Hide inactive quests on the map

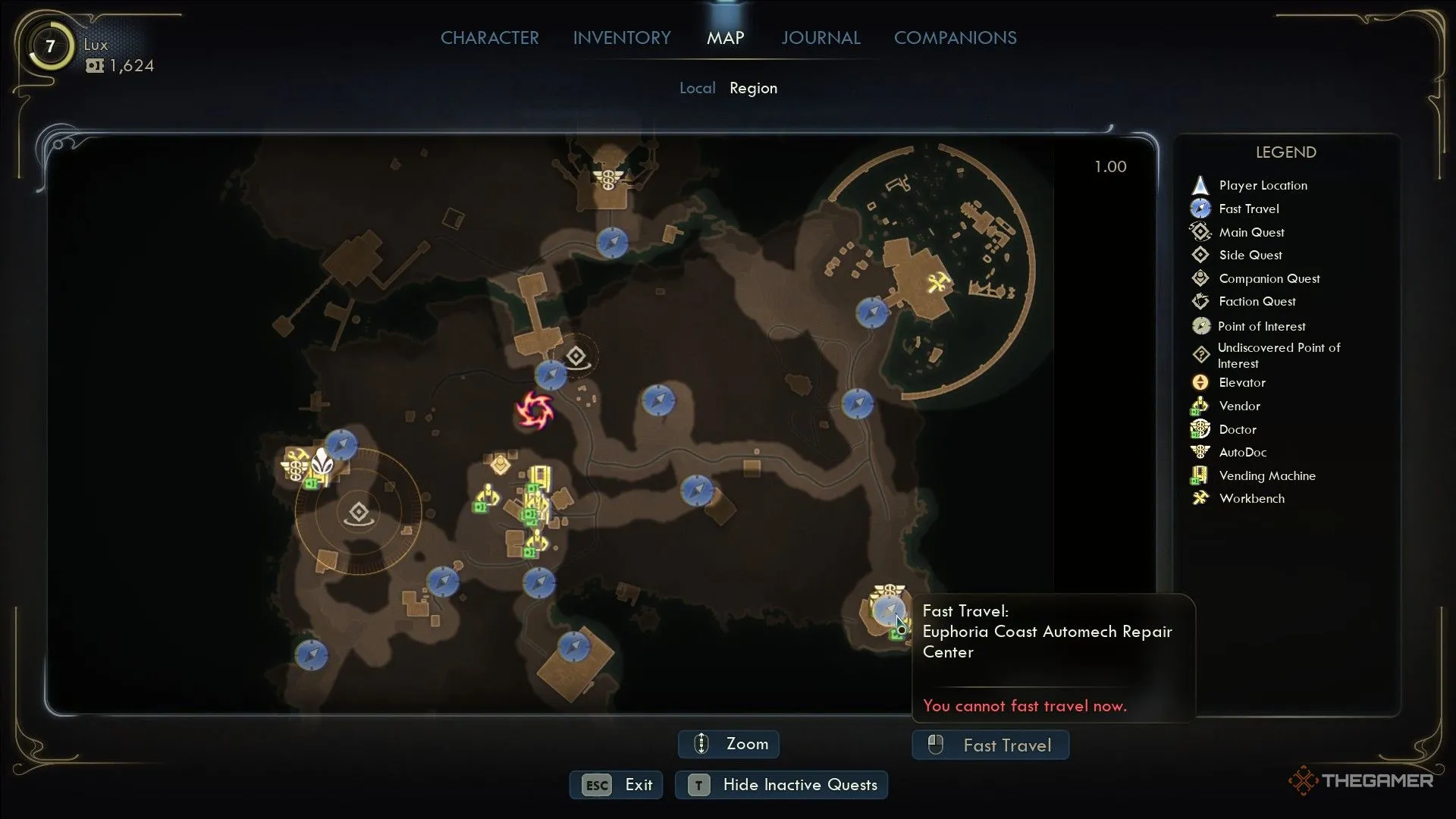click(x=781, y=785)
